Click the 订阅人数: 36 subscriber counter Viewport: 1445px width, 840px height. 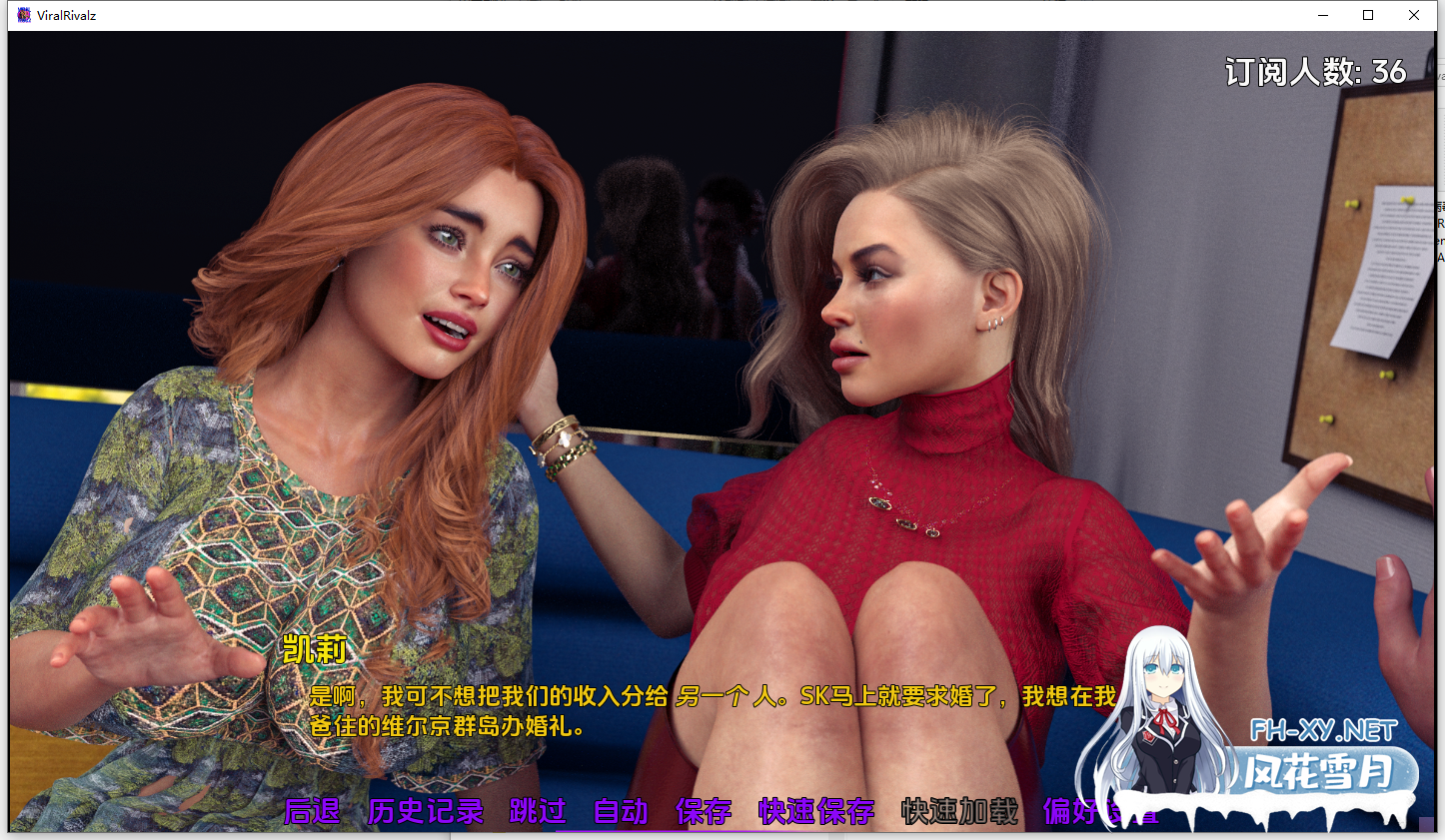1314,72
